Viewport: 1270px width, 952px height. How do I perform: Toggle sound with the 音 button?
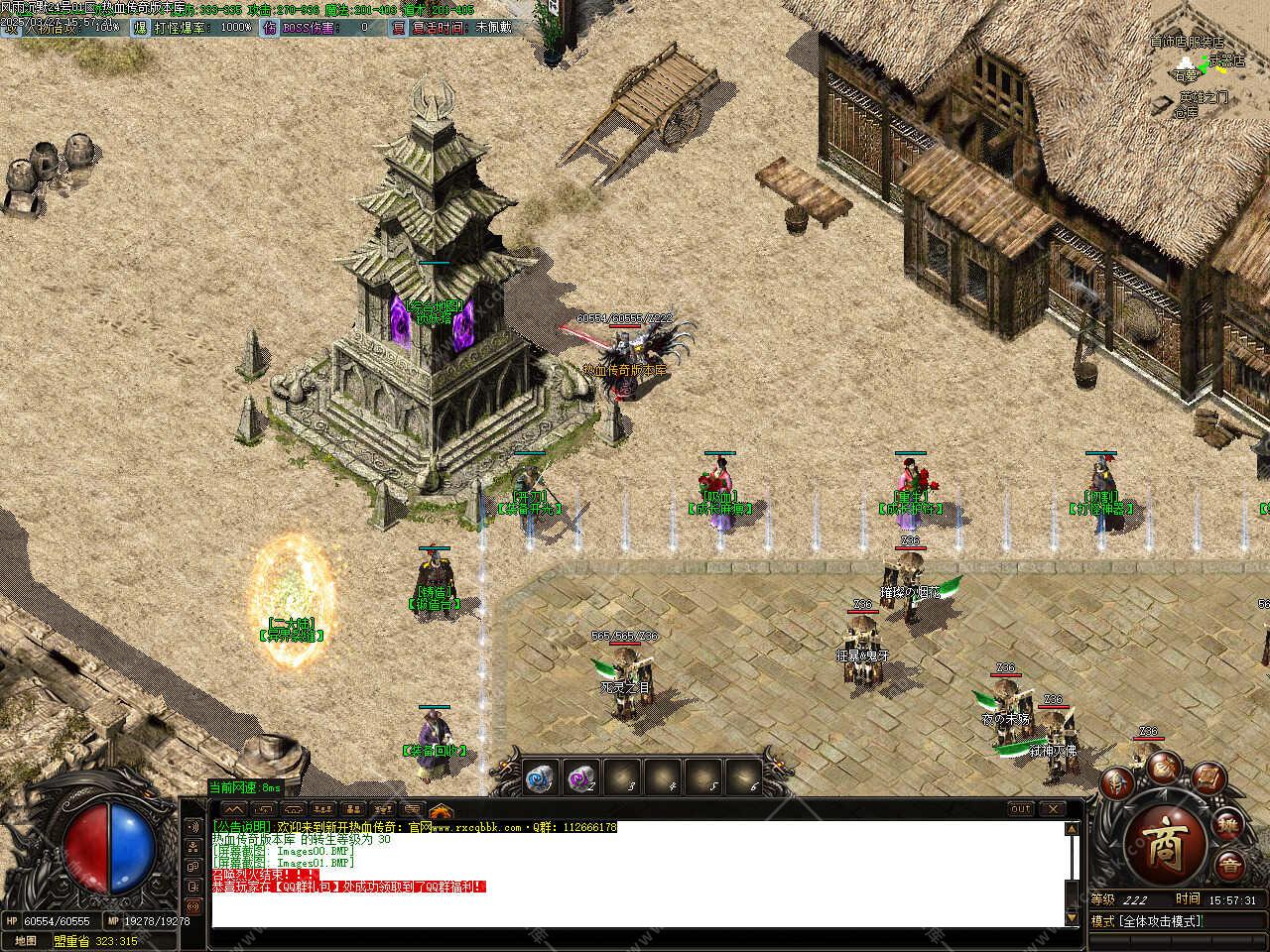click(1228, 865)
